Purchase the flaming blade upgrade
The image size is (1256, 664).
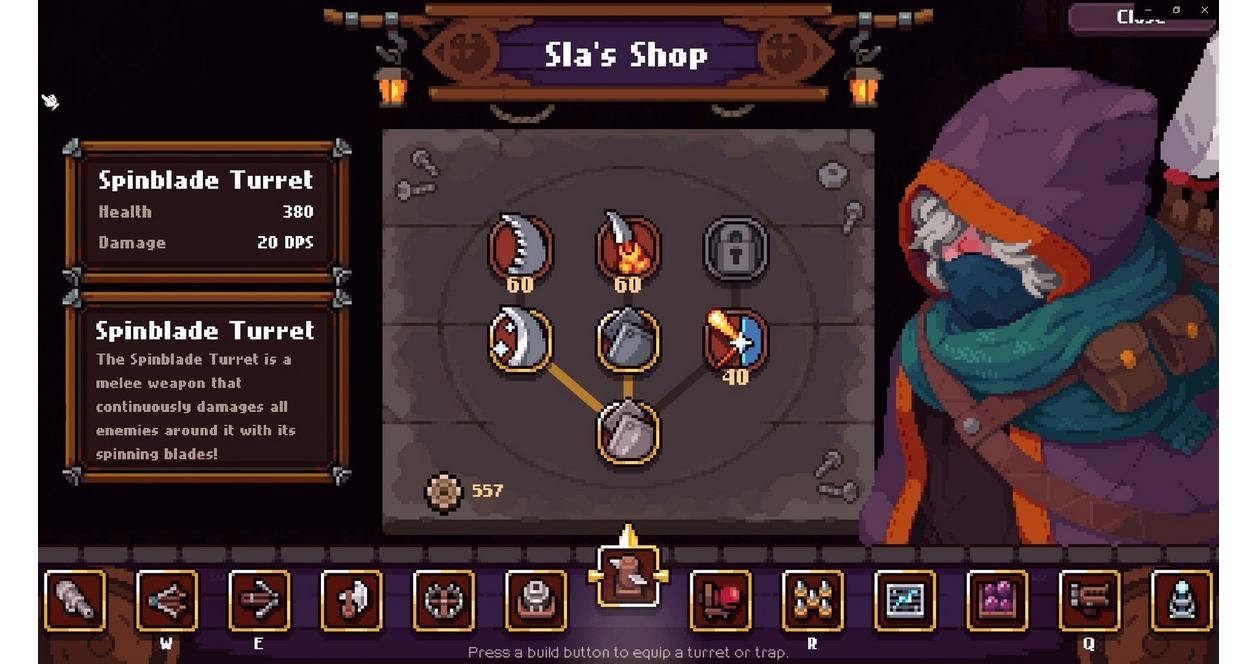click(627, 245)
